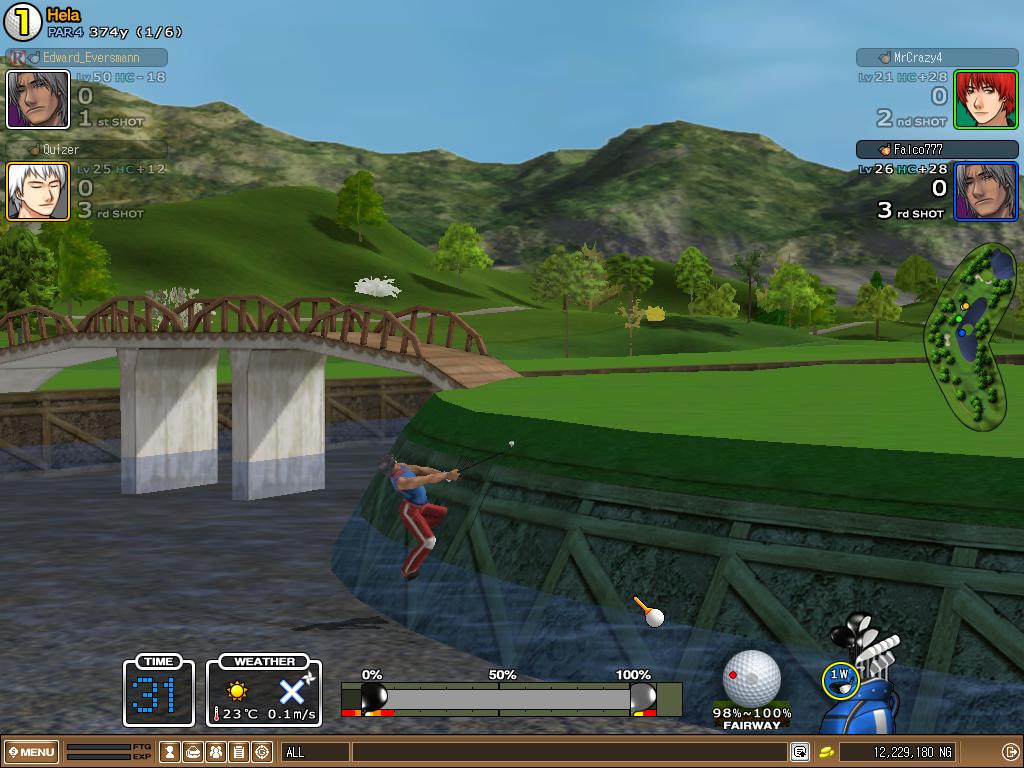Select Edward_Eversmann's player portrait
The width and height of the screenshot is (1024, 768).
[x=38, y=99]
